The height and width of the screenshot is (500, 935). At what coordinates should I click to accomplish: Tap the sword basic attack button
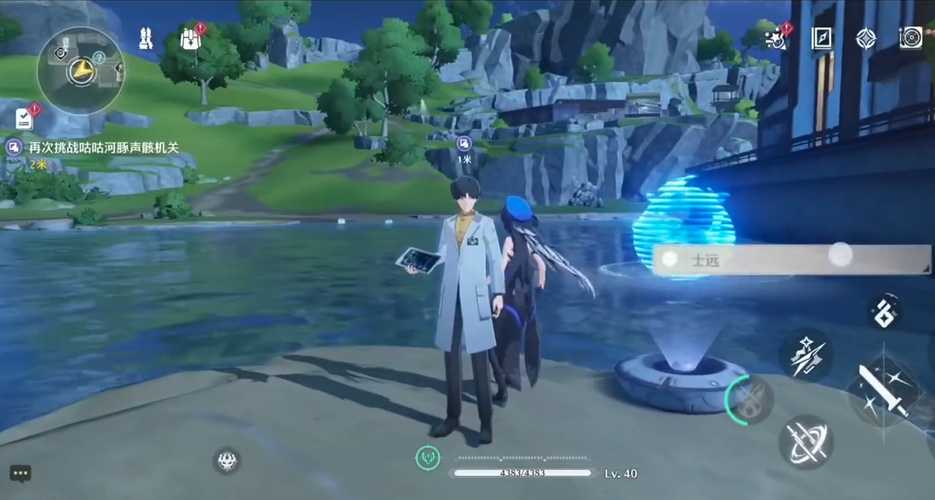pyautogui.click(x=885, y=390)
